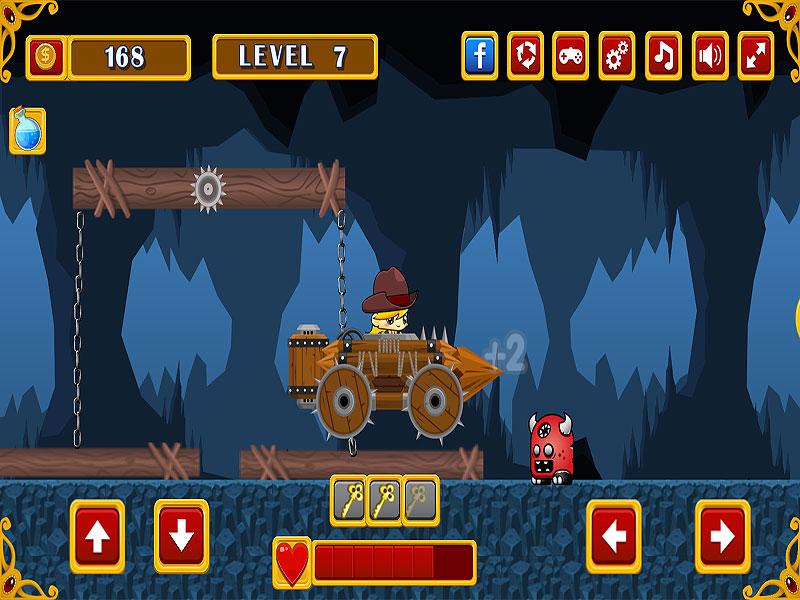This screenshot has width=800, height=600.
Task: Open the gamepad more games button
Action: (x=571, y=56)
